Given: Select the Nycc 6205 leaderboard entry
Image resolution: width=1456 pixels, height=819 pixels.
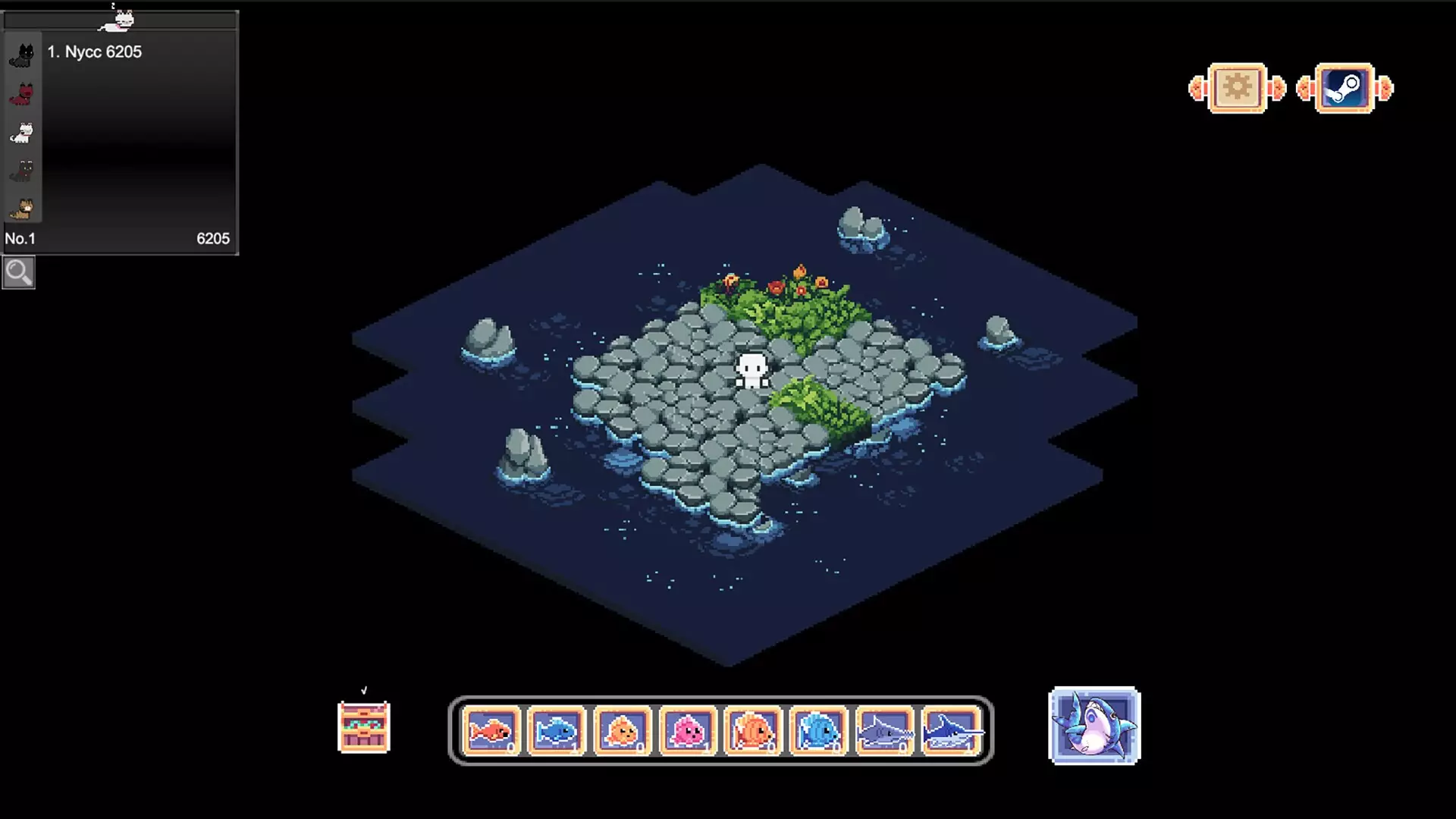Looking at the screenshot, I should click(x=95, y=52).
